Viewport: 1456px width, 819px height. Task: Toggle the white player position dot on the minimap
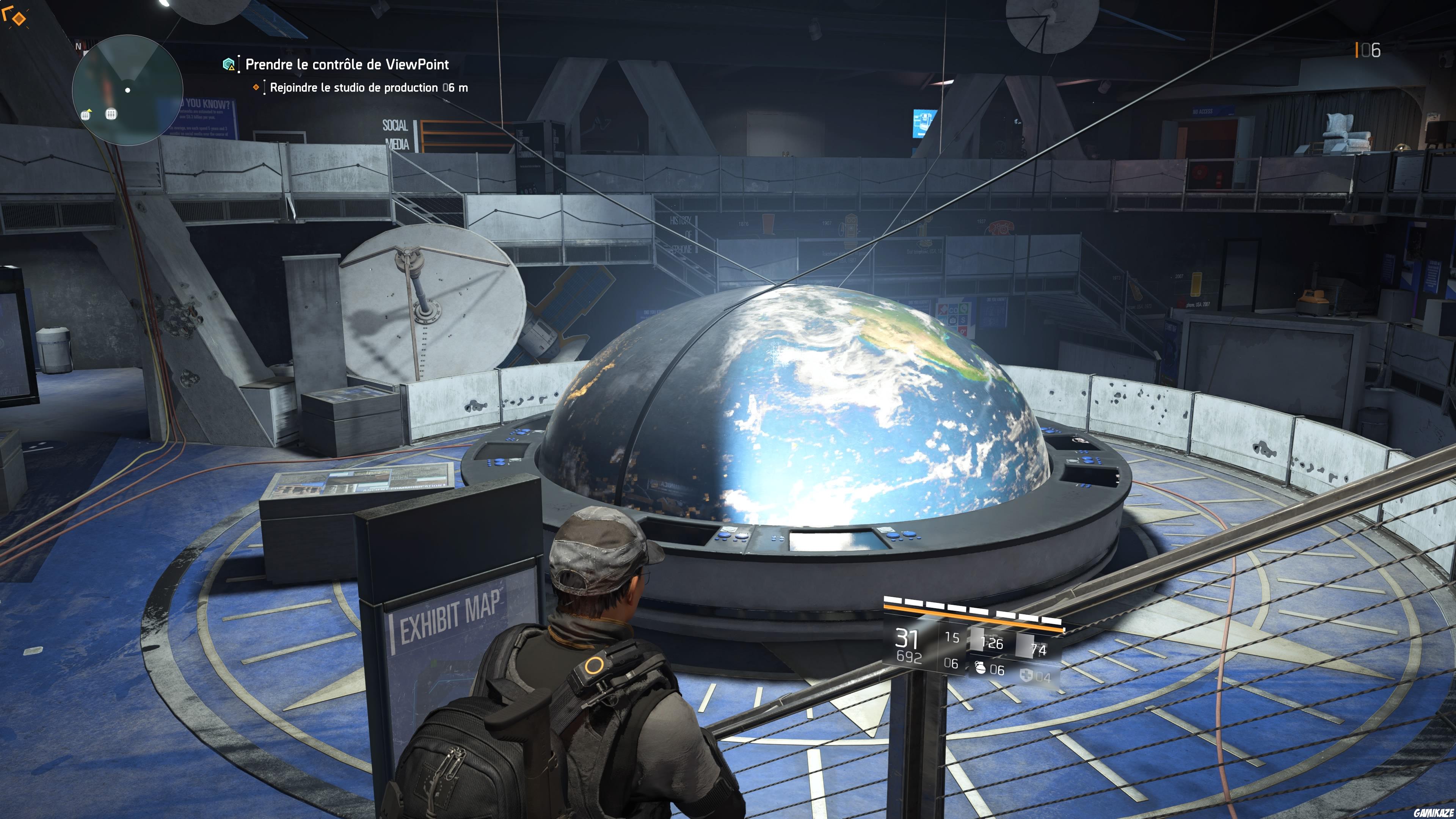[128, 90]
